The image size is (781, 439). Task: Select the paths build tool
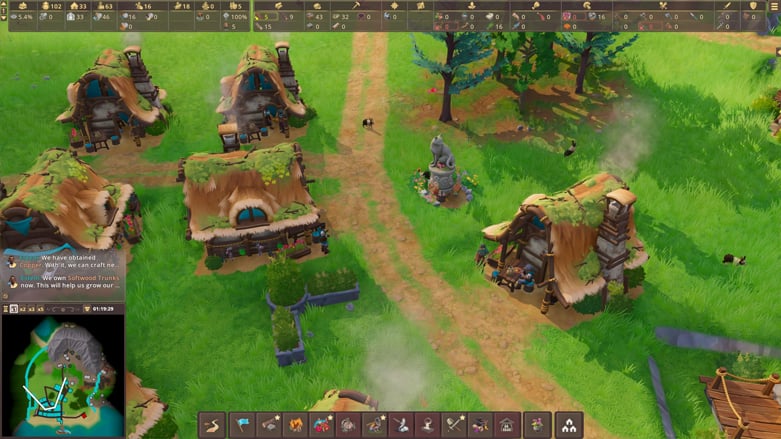213,425
